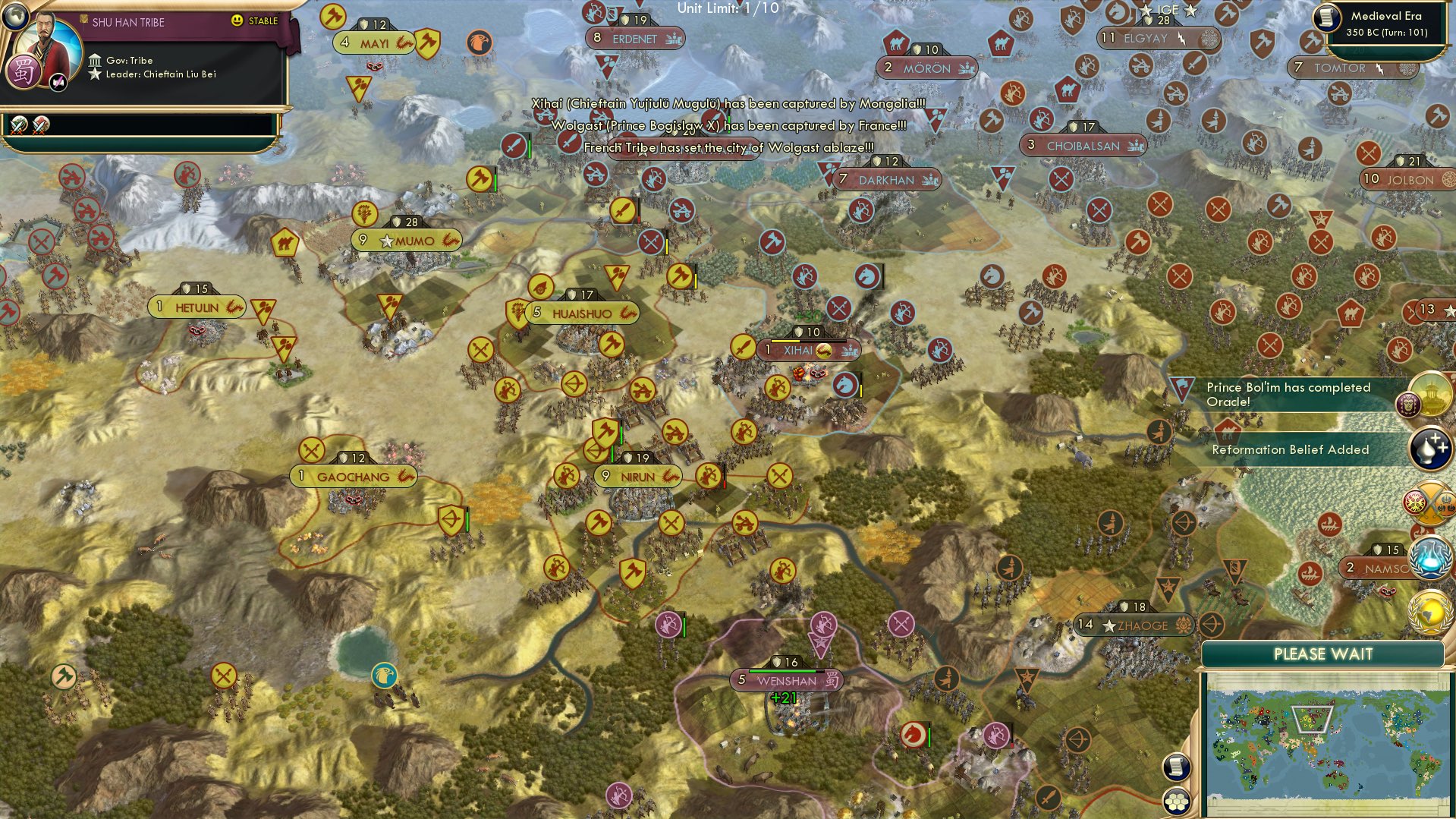The image size is (1456, 819).
Task: Toggle strategic view with the hex grid icon
Action: click(1176, 804)
